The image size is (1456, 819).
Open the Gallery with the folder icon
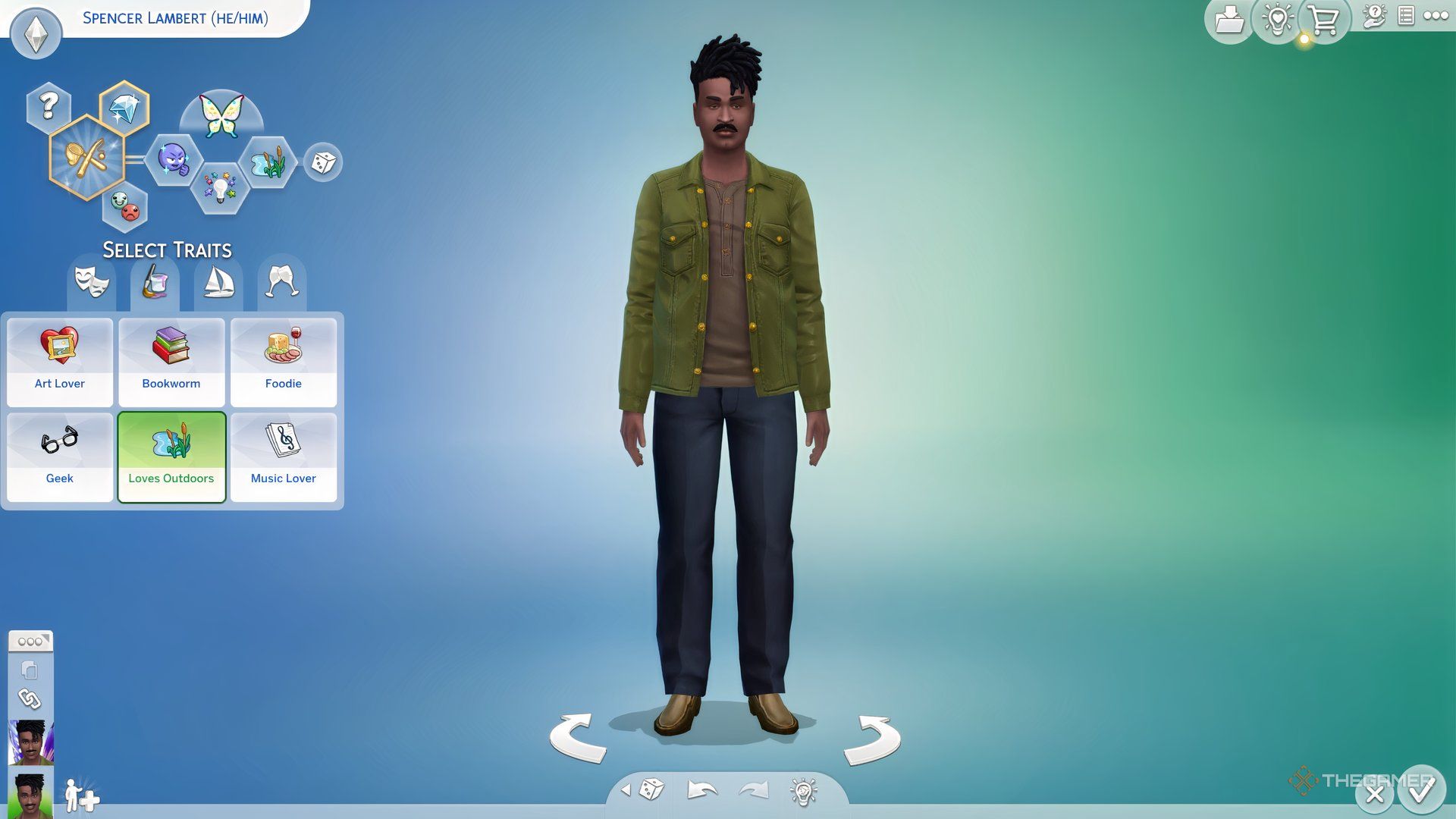pyautogui.click(x=1229, y=19)
